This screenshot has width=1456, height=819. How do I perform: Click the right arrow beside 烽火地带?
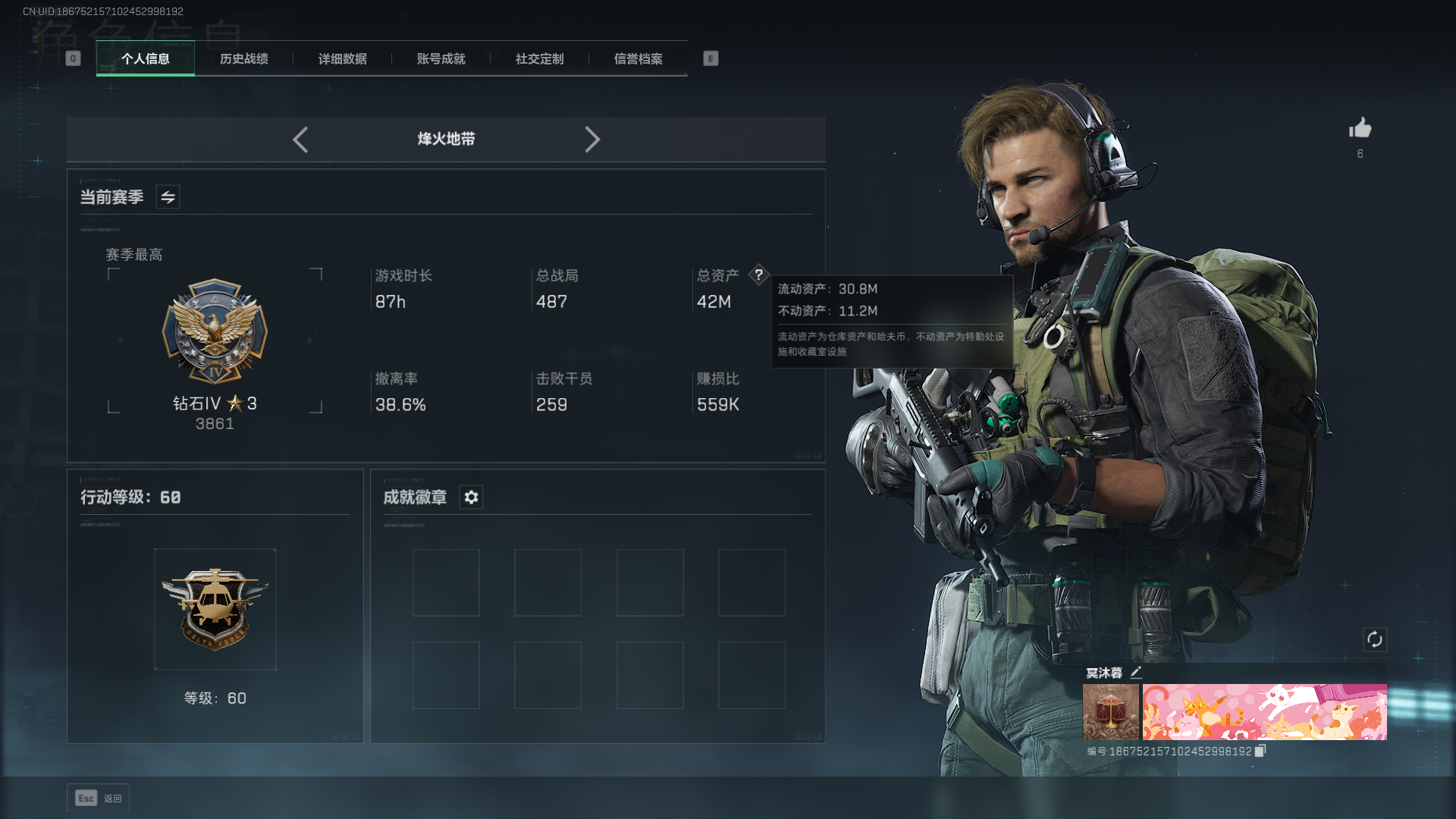coord(592,140)
